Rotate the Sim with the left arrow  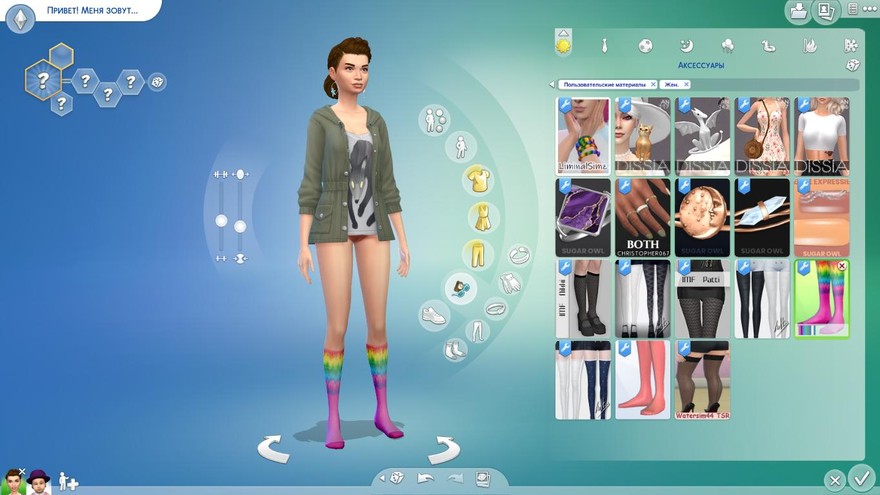[x=273, y=449]
